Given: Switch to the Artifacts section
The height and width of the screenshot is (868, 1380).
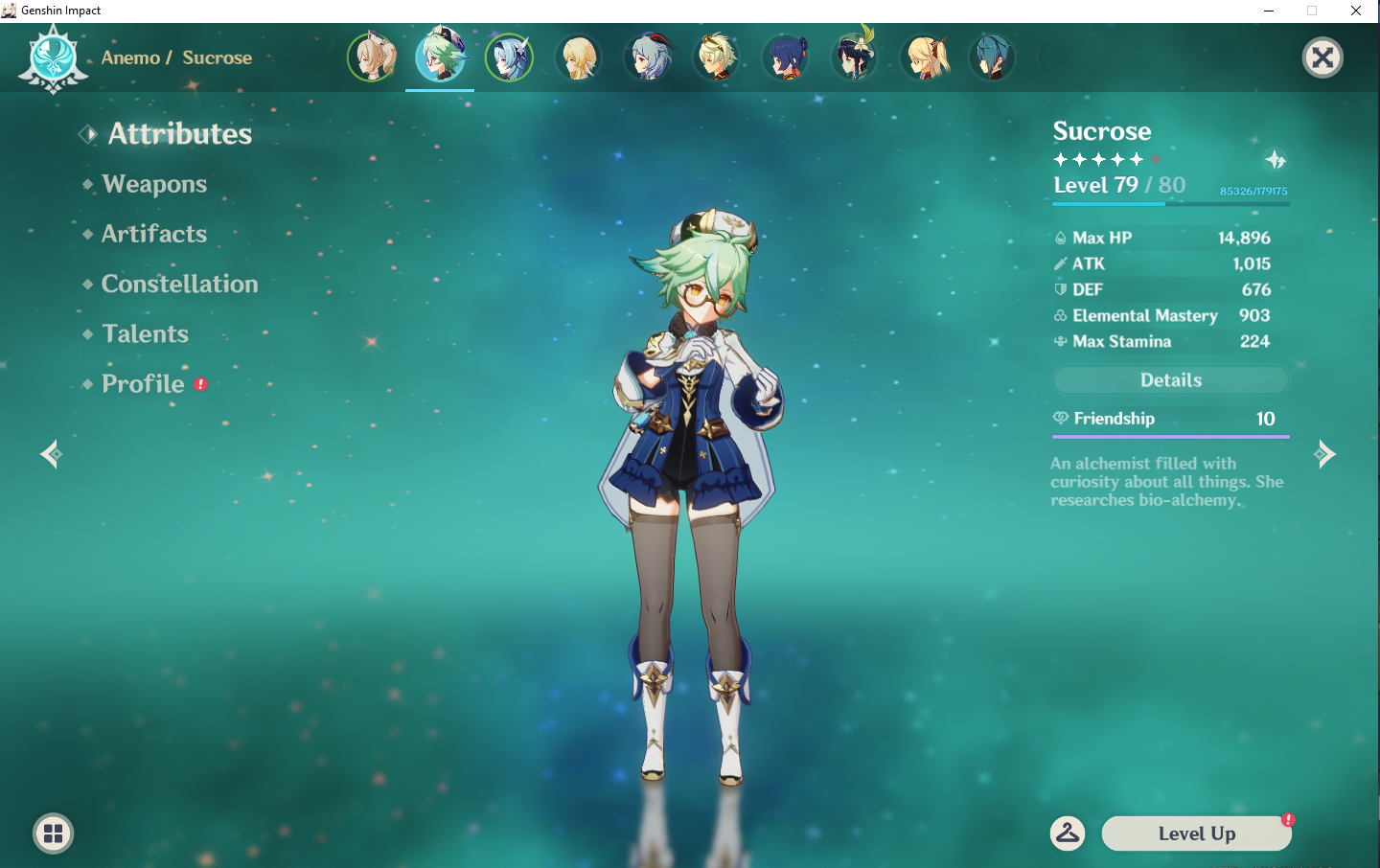Looking at the screenshot, I should [153, 234].
